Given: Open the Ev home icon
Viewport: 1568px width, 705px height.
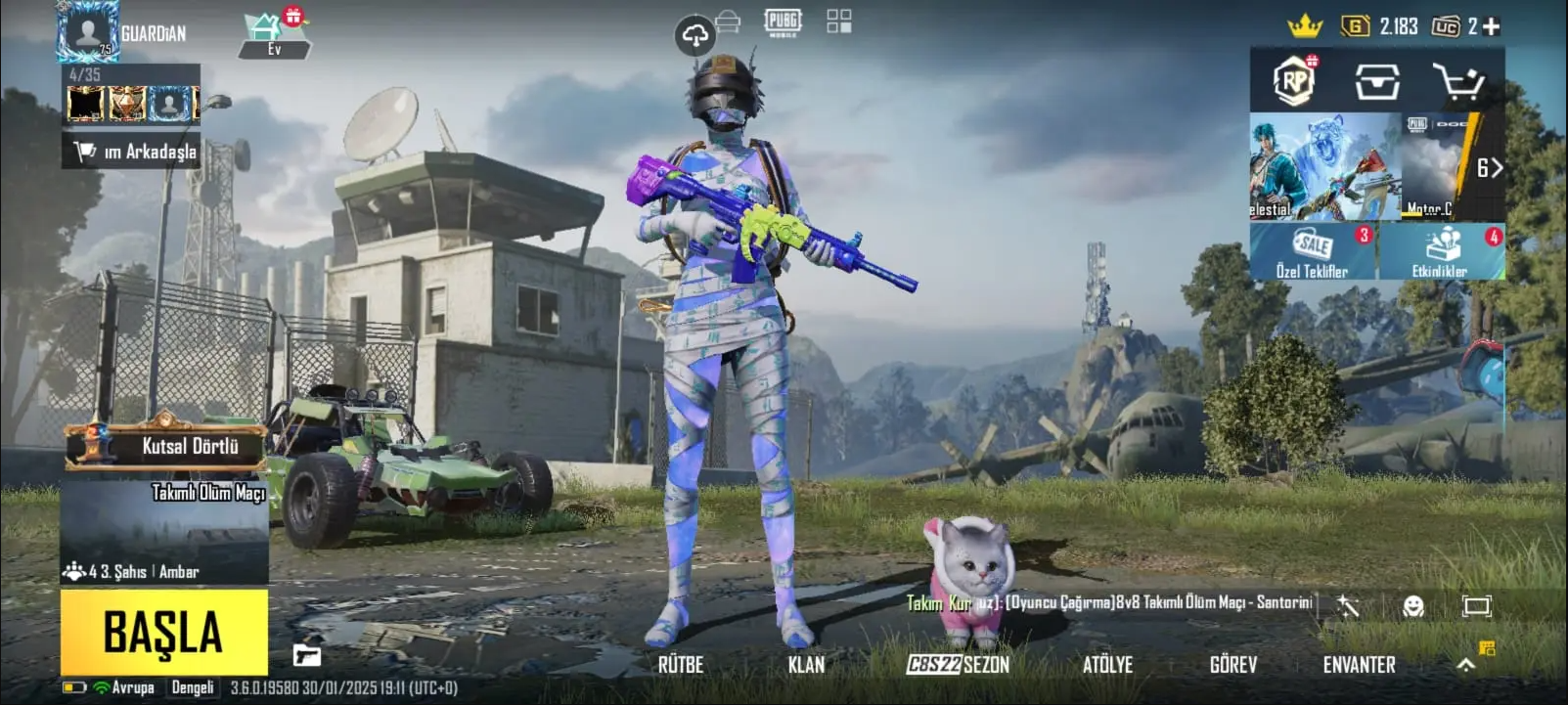Looking at the screenshot, I should point(272,34).
